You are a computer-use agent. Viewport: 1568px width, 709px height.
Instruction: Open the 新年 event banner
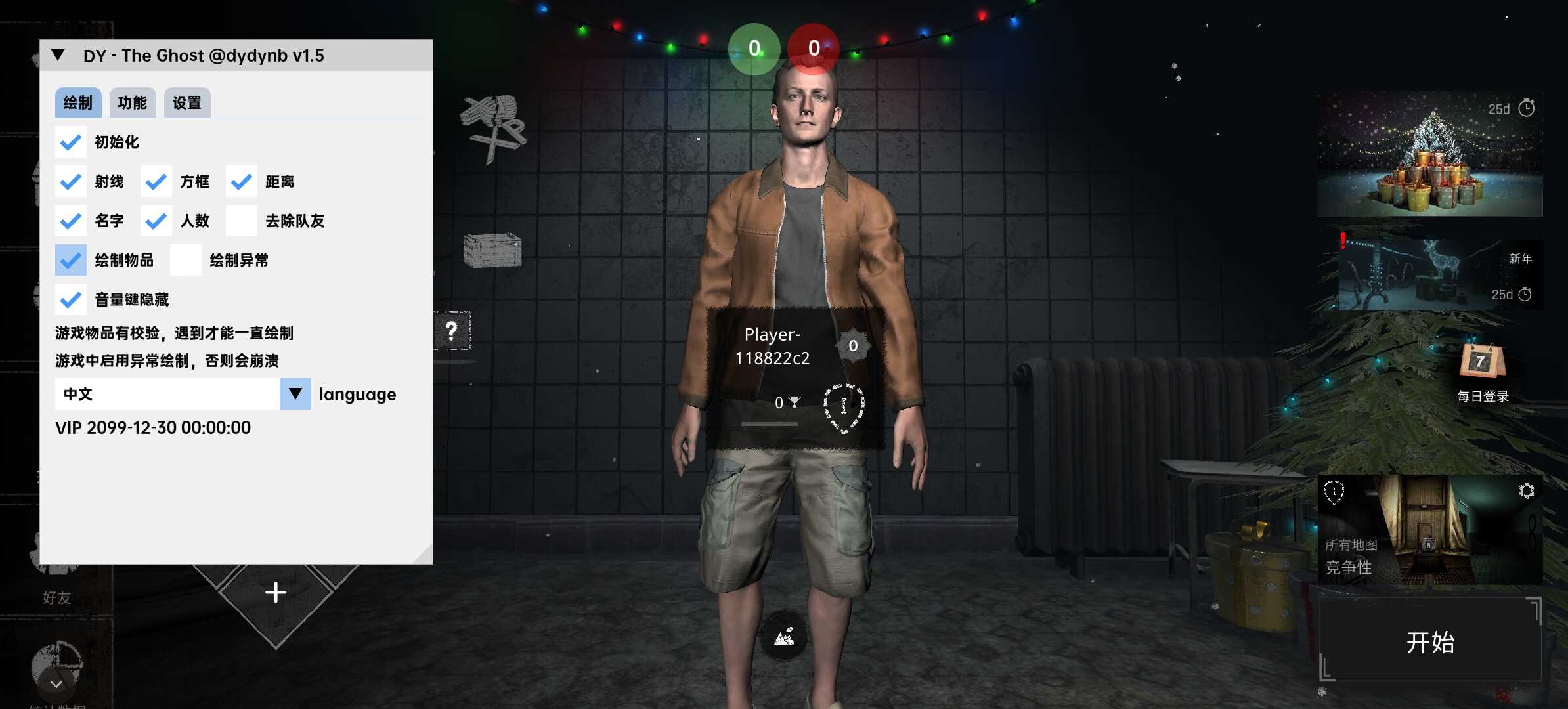pyautogui.click(x=1440, y=276)
